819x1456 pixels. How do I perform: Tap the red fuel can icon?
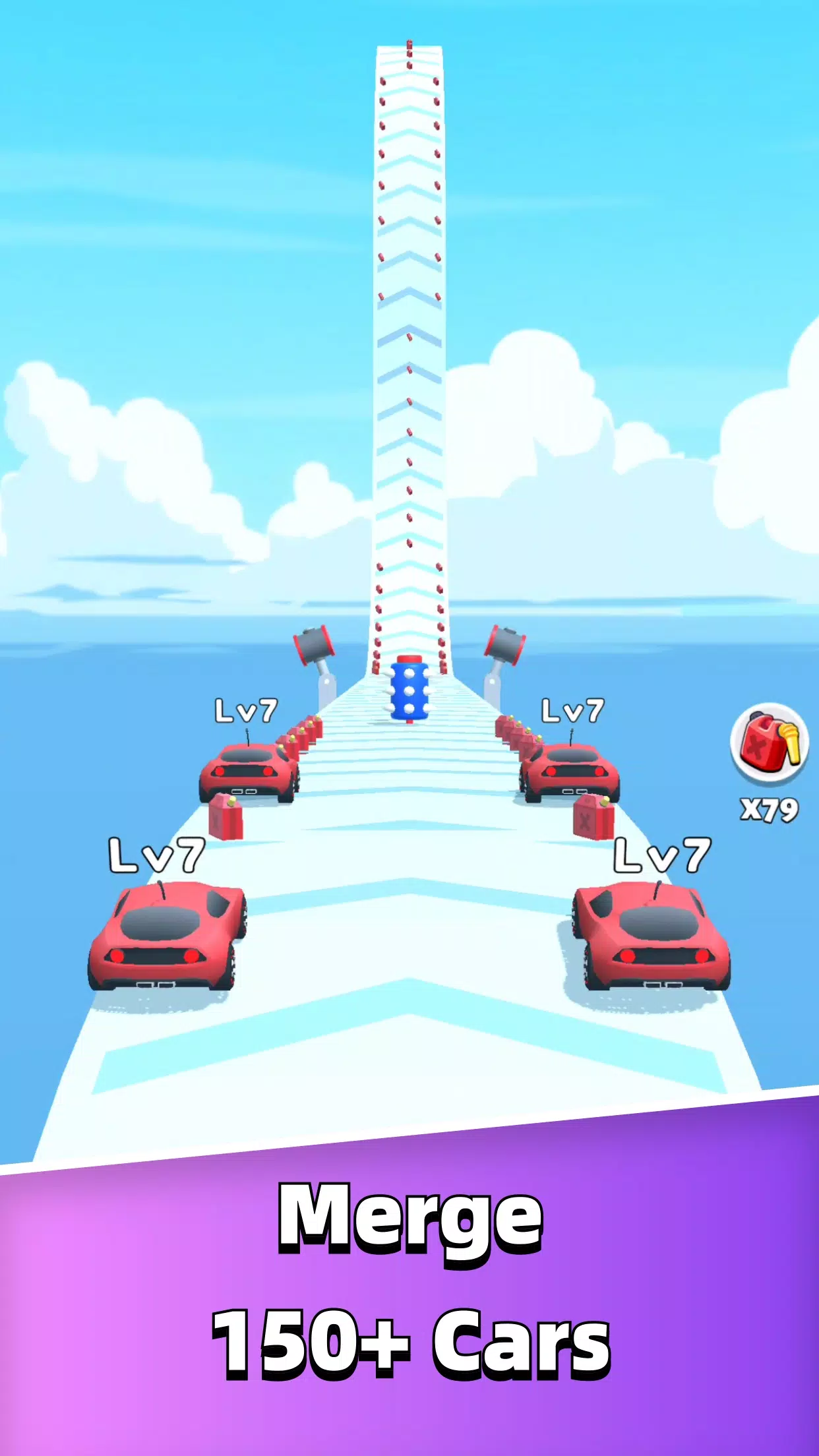tap(769, 743)
